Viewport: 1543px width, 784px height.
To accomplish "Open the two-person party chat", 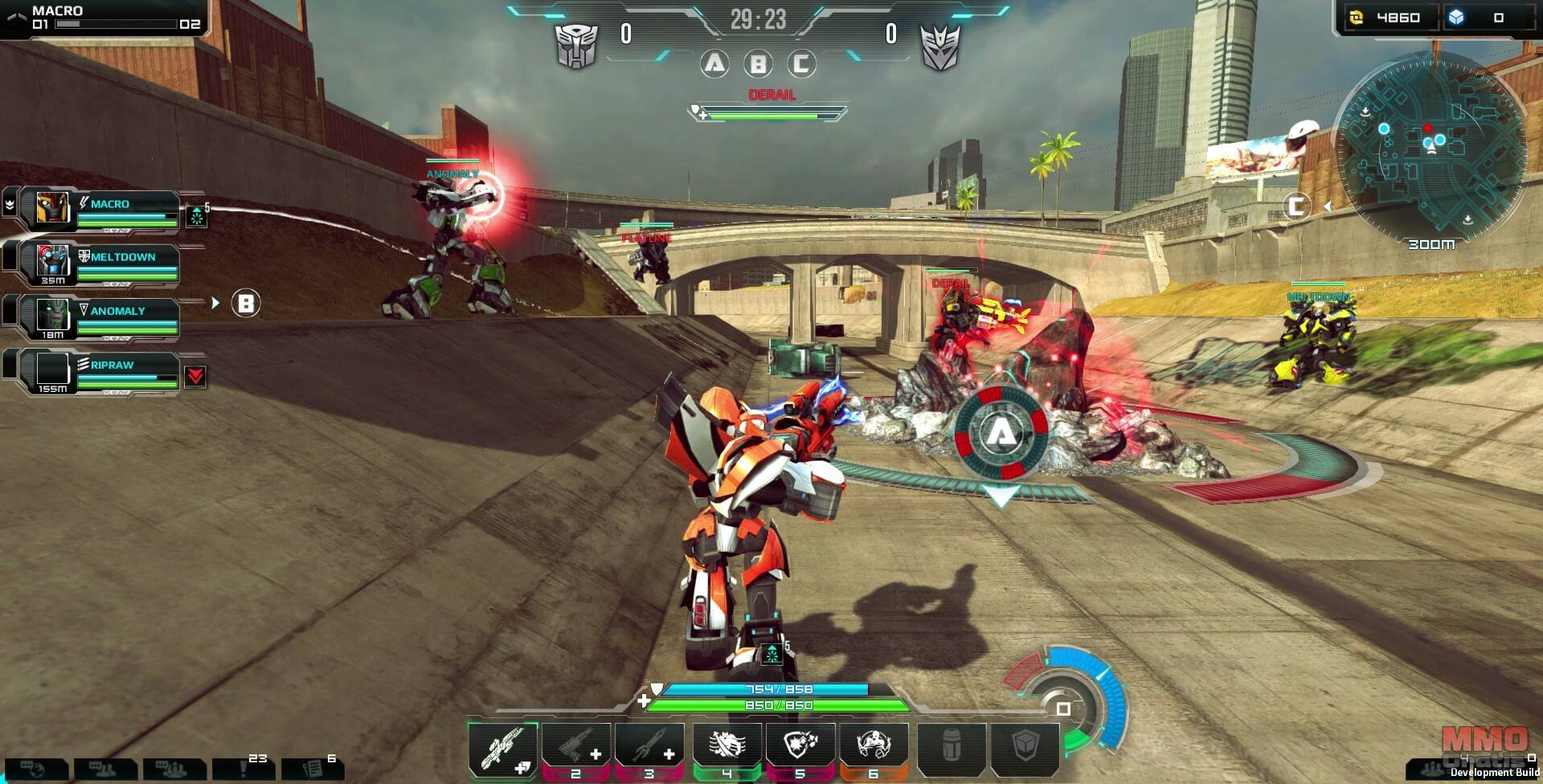I will click(104, 770).
